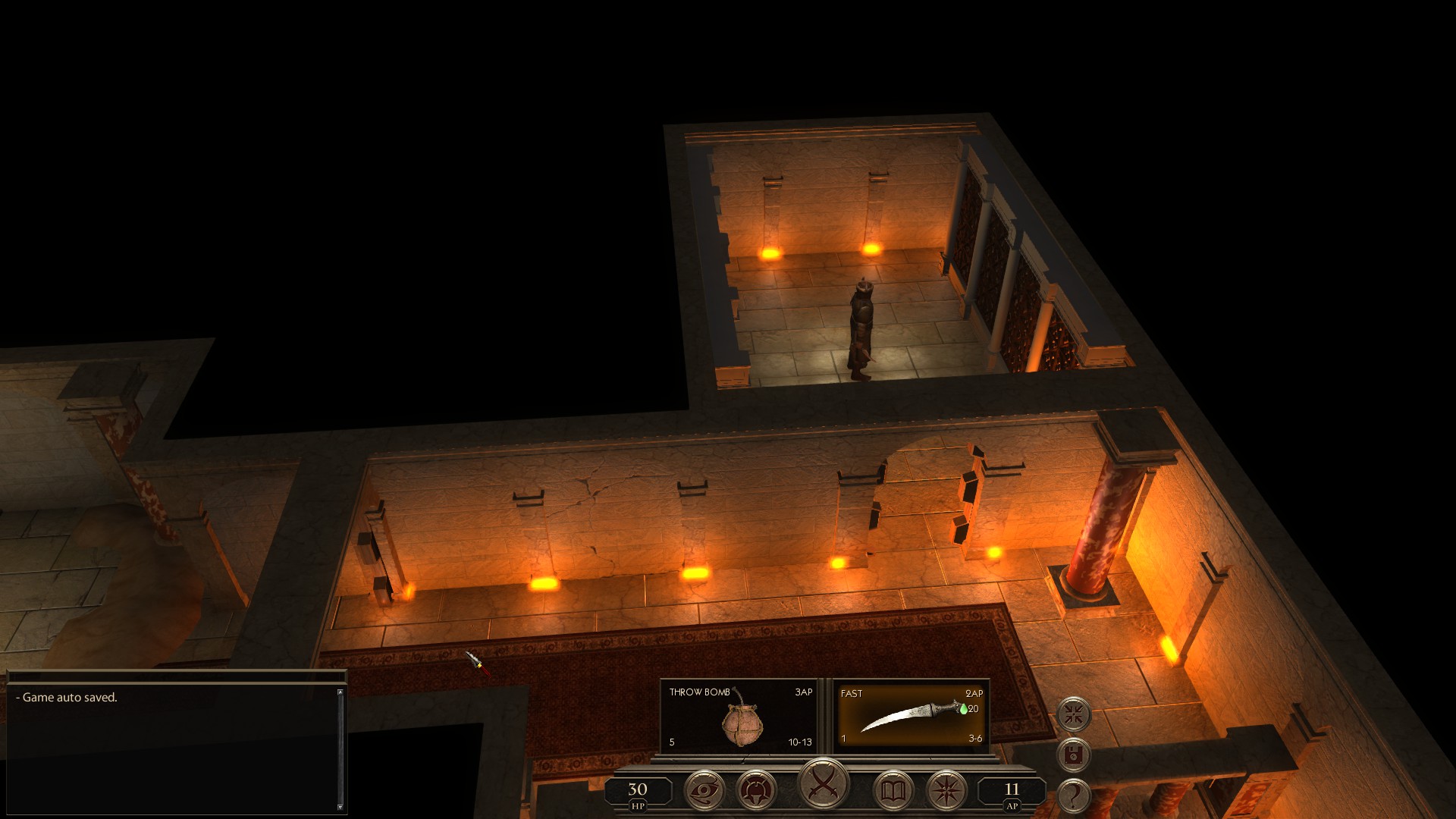Open the inventory via the helmet icon
This screenshot has height=819, width=1456.
pos(756,790)
